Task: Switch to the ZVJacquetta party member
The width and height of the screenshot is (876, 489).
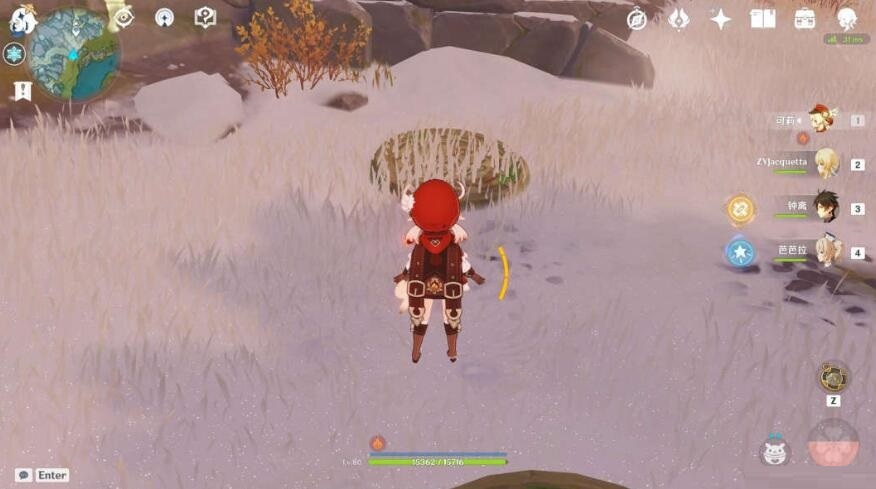Action: pyautogui.click(x=826, y=163)
